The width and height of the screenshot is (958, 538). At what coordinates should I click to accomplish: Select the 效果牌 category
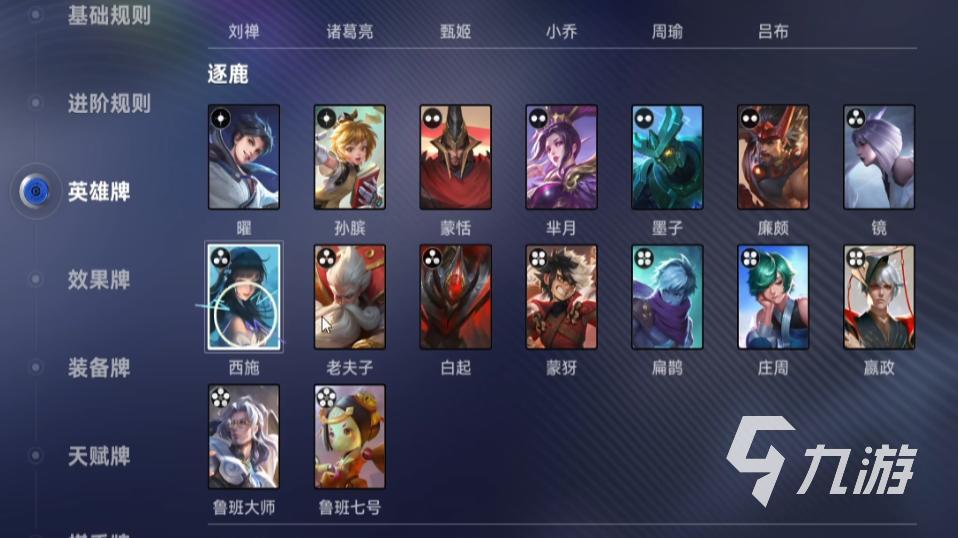coord(98,279)
